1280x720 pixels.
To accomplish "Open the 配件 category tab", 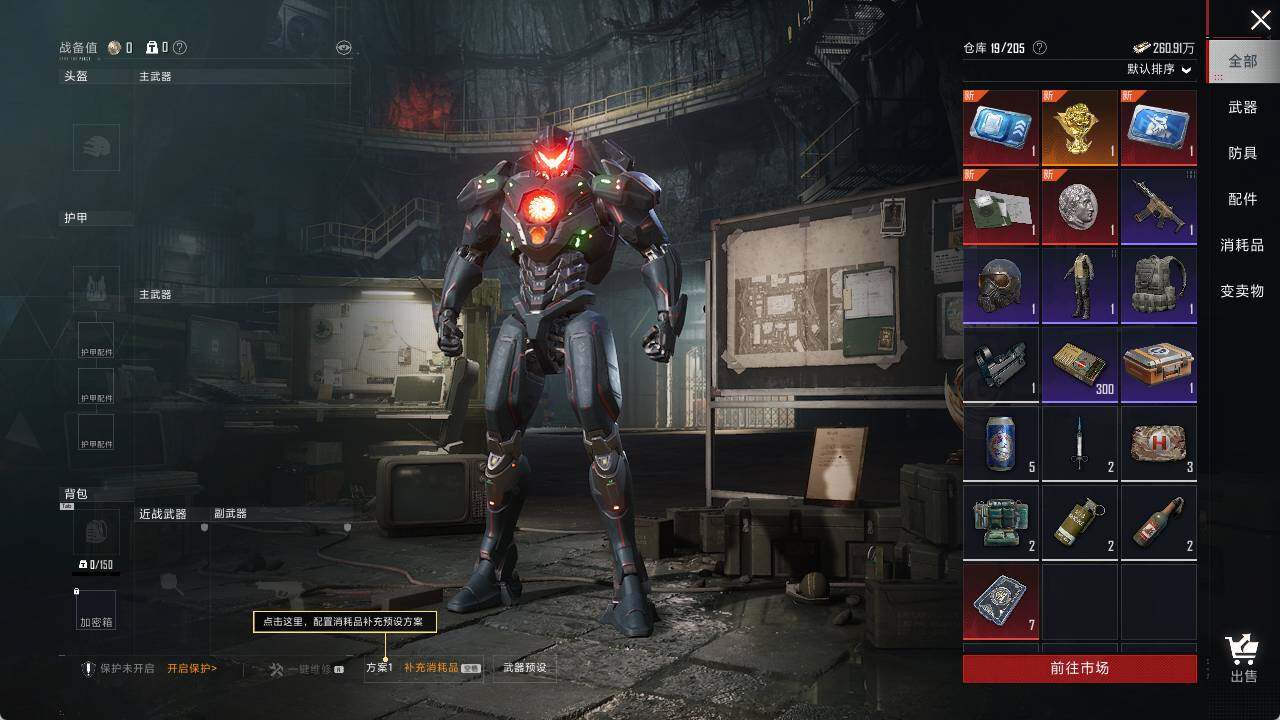I will 1242,199.
